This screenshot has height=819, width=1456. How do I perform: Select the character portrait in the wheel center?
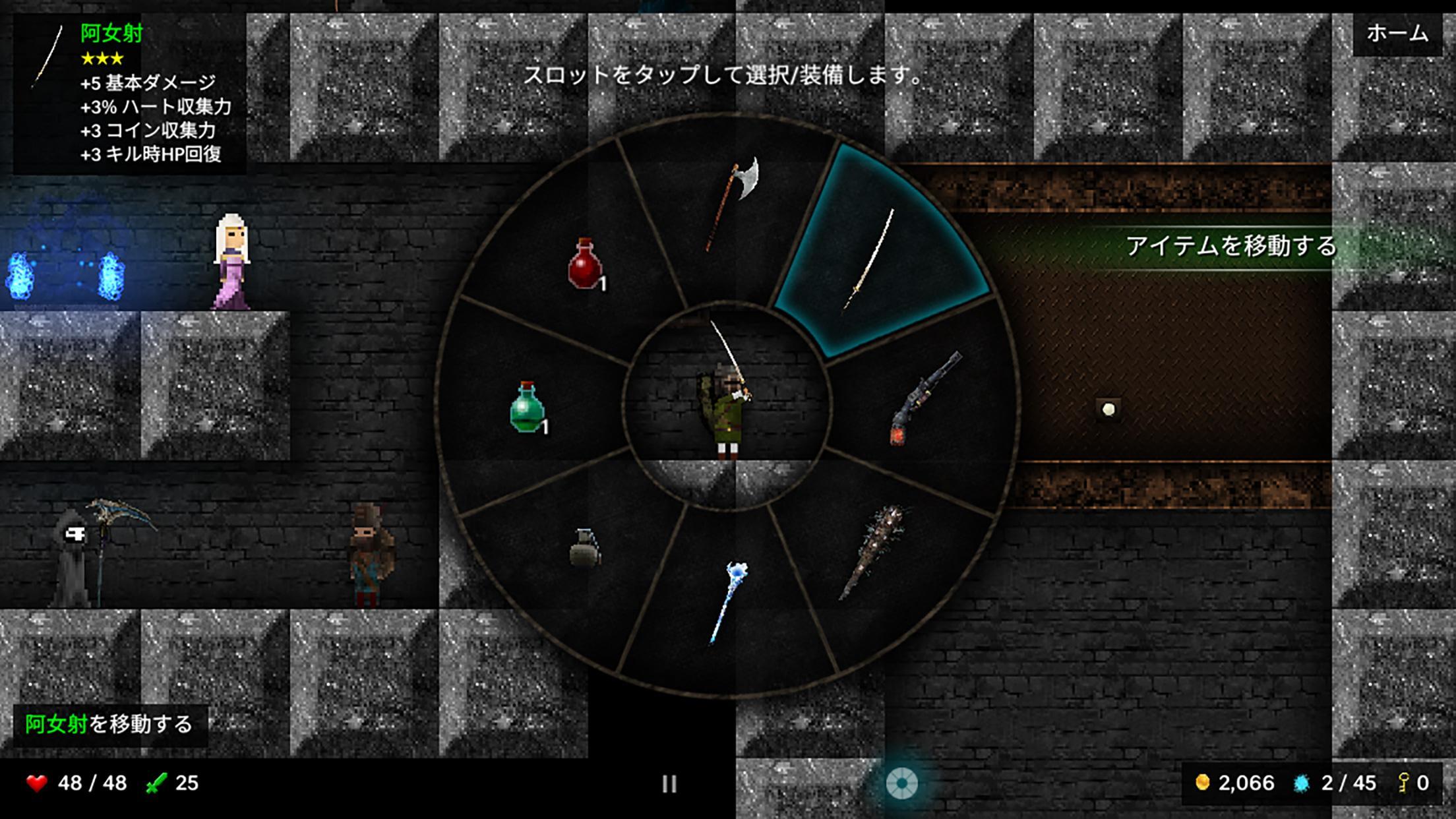click(725, 409)
